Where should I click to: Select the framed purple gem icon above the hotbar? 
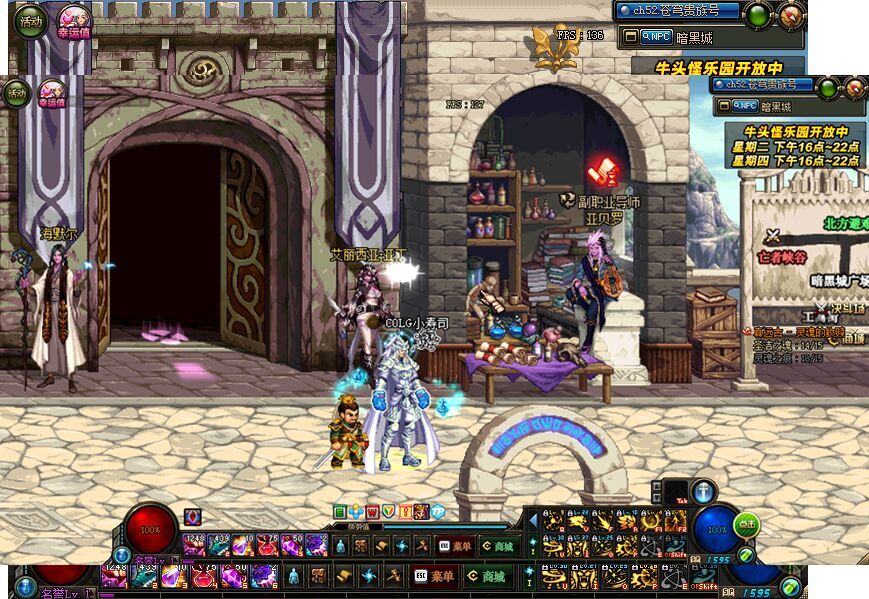(192, 516)
